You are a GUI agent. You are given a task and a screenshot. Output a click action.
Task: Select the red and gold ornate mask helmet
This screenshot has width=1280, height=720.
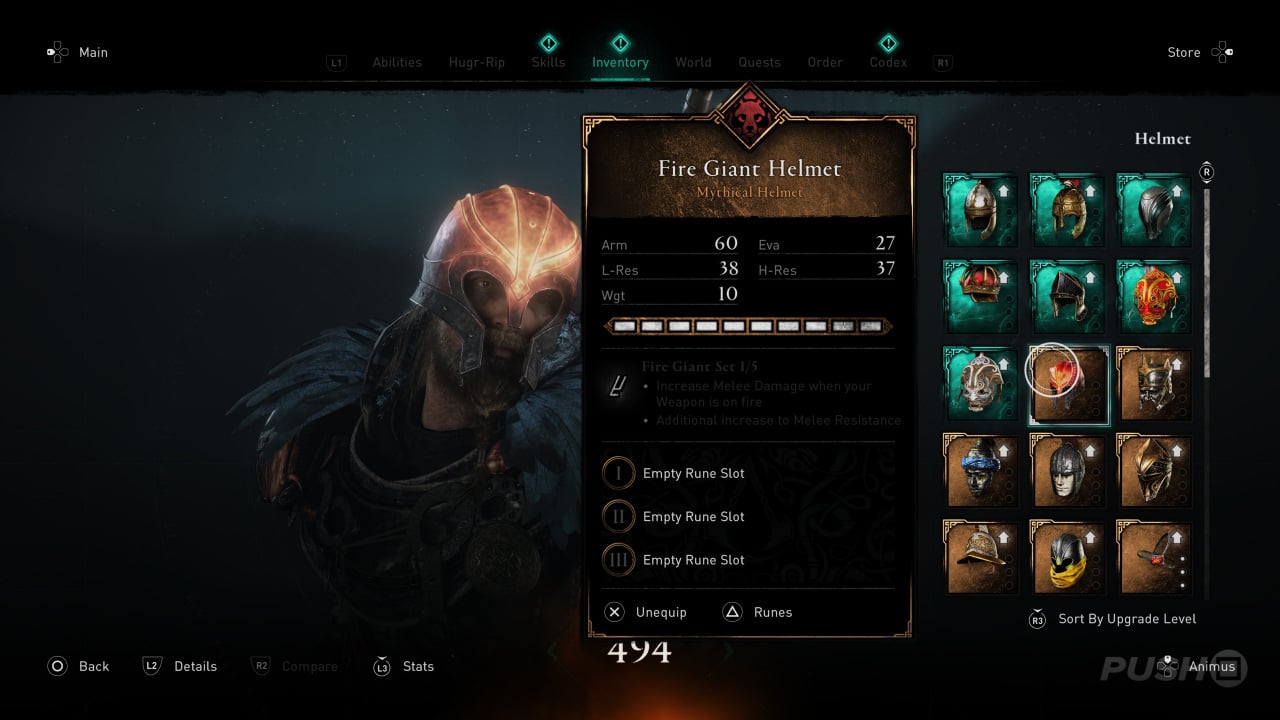(x=1154, y=297)
